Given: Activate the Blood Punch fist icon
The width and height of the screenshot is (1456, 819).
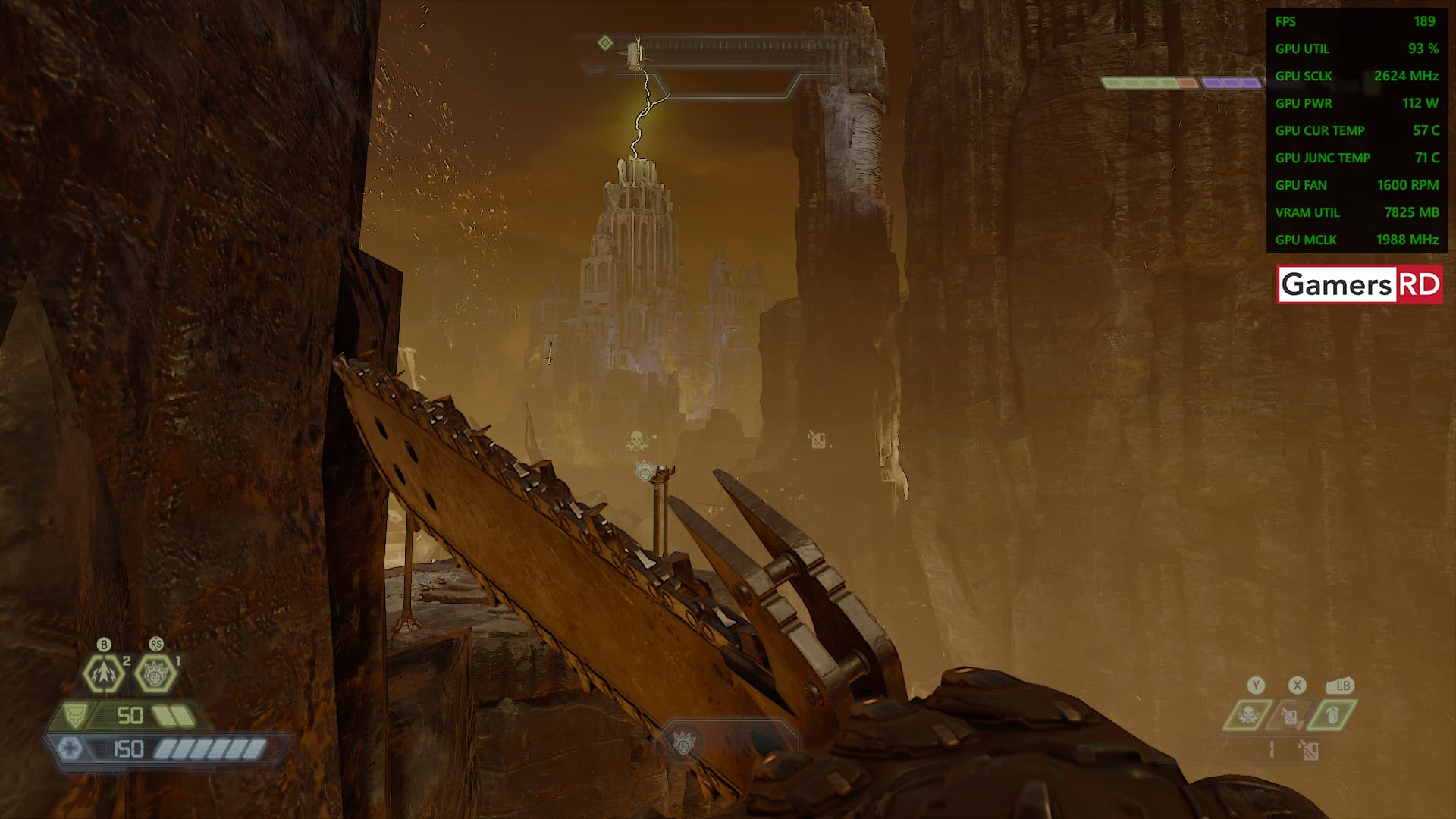Looking at the screenshot, I should pos(155,673).
